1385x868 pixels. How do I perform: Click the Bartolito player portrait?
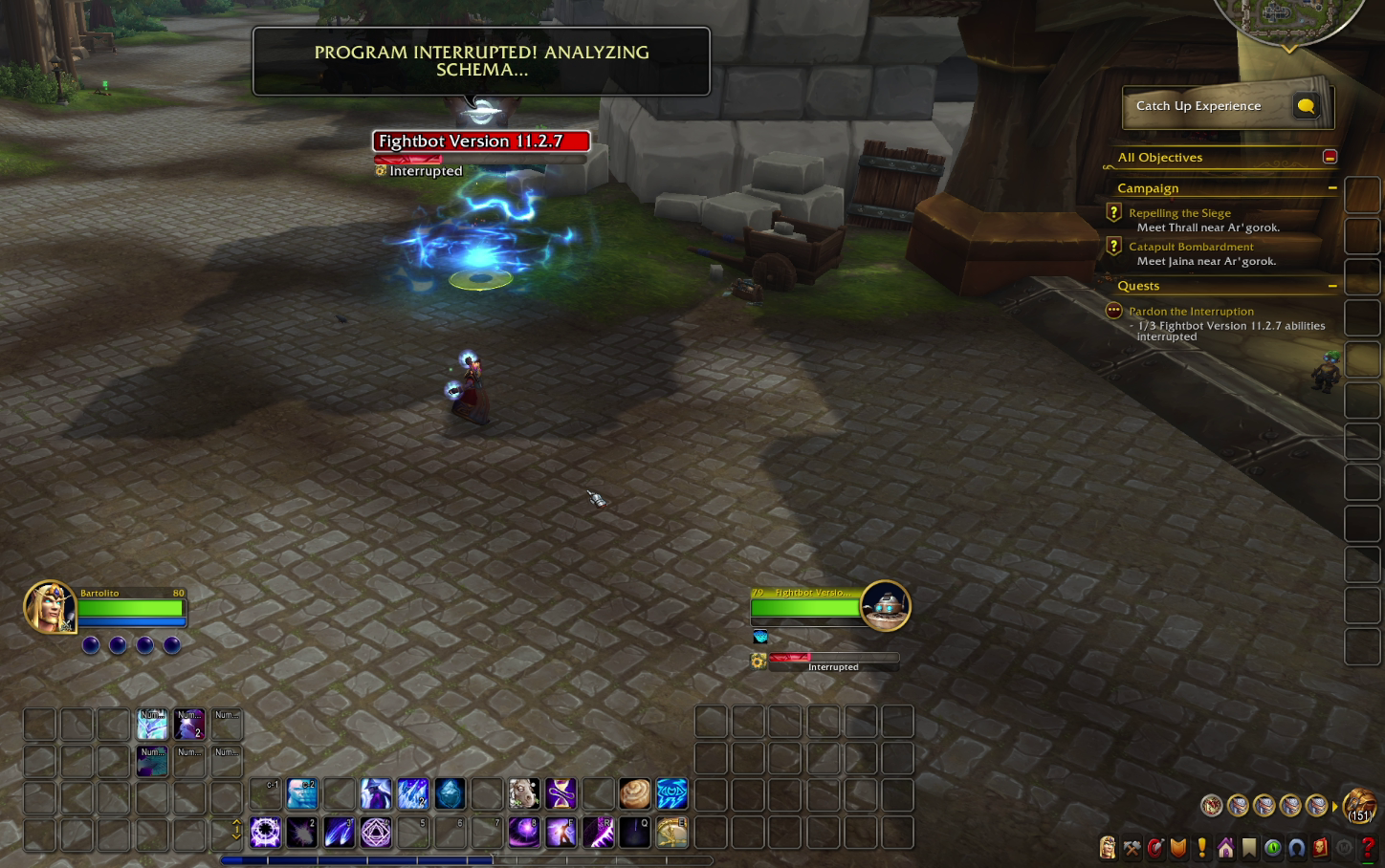(x=49, y=607)
